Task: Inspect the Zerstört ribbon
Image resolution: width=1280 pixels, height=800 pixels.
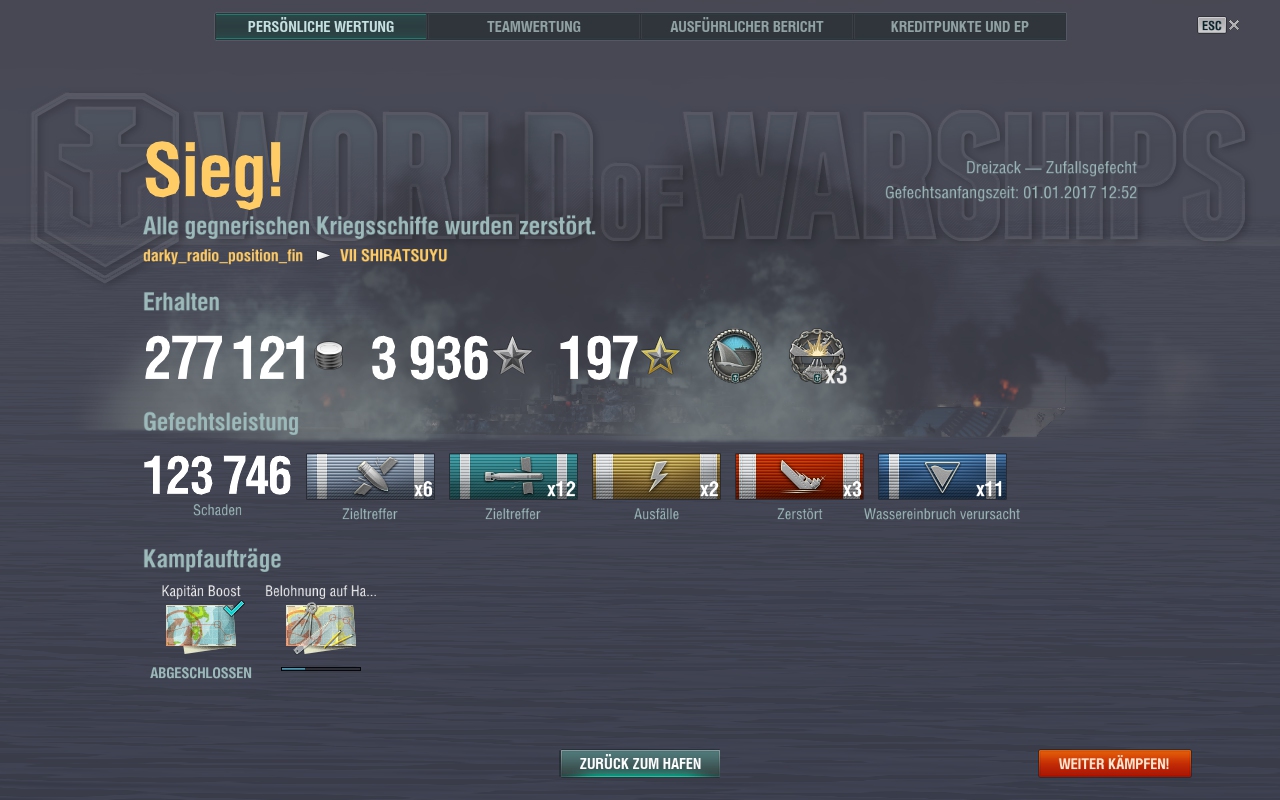Action: [x=799, y=476]
